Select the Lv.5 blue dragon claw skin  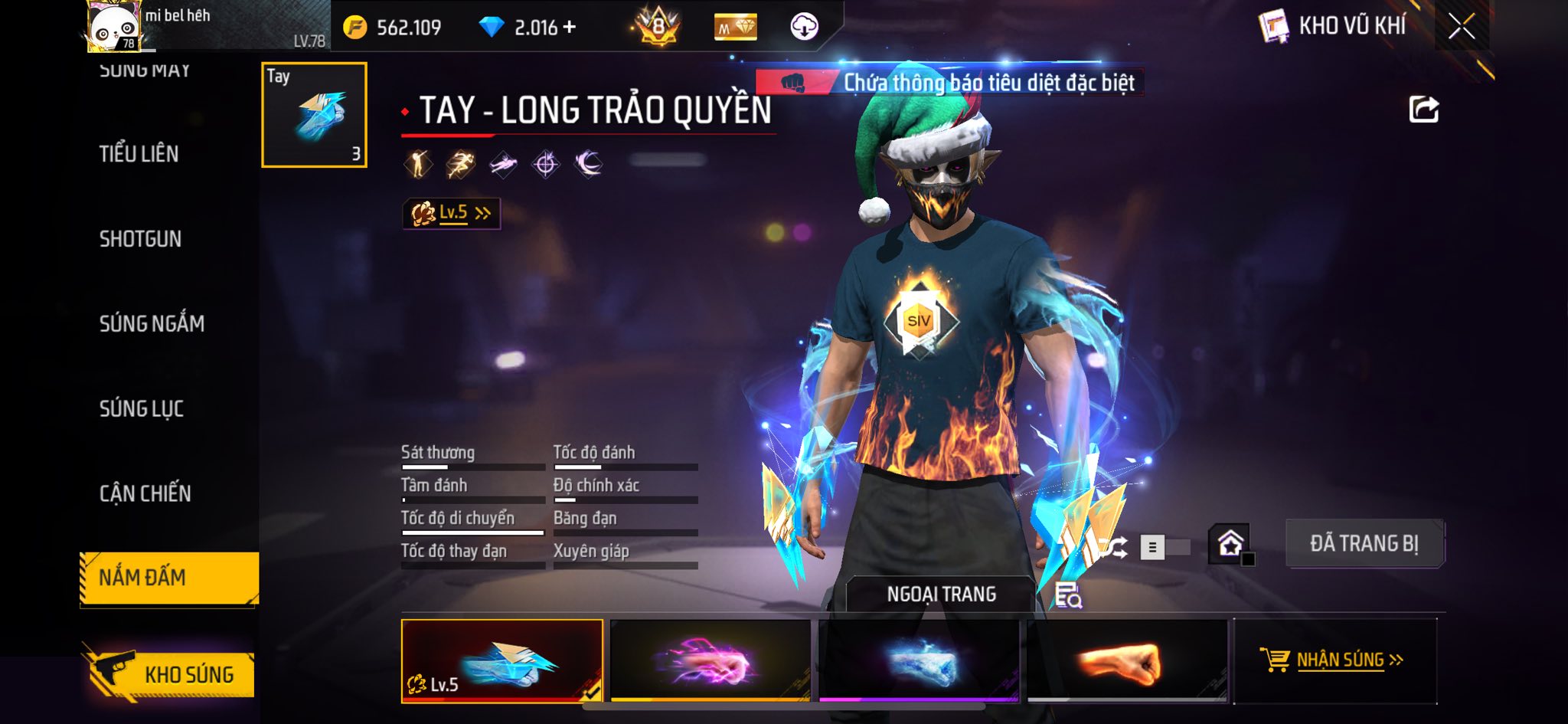coord(501,660)
